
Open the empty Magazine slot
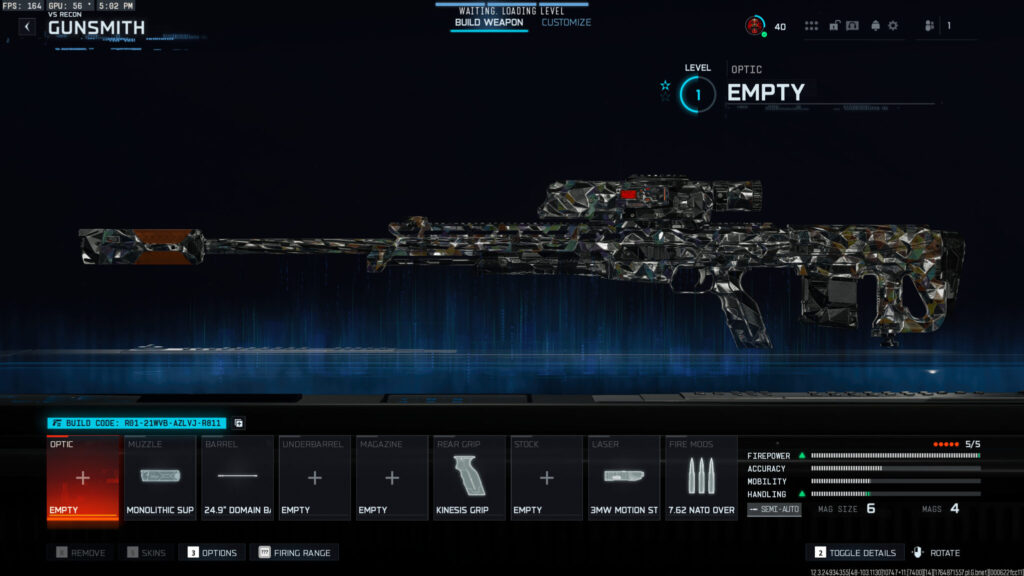[x=392, y=478]
